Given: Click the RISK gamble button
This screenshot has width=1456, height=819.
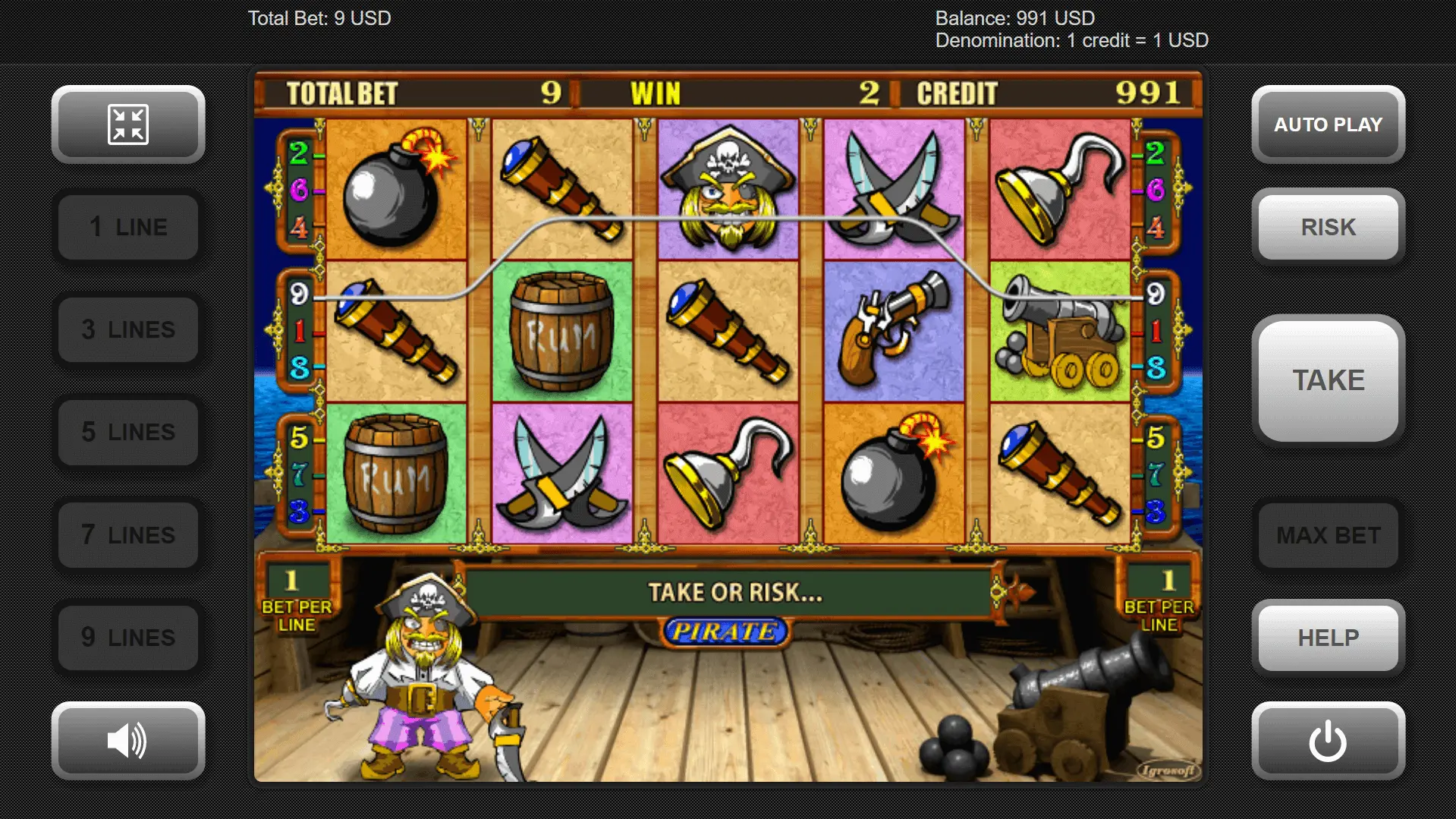Looking at the screenshot, I should [1328, 227].
